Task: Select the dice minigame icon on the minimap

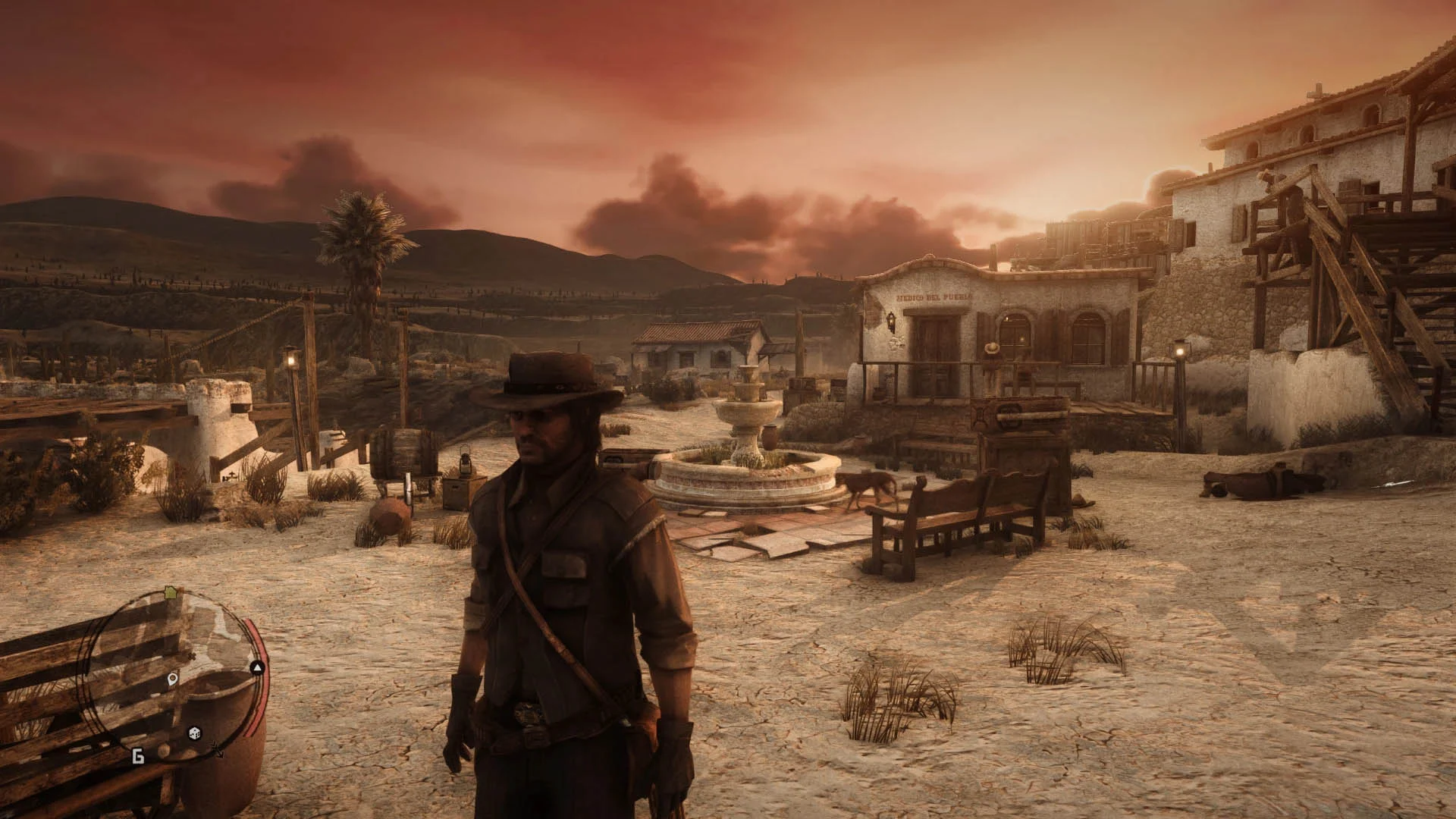Action: pos(193,733)
